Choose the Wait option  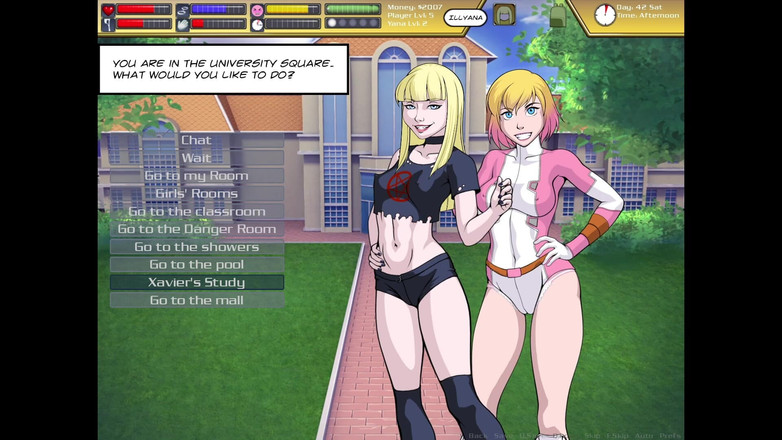(x=196, y=158)
